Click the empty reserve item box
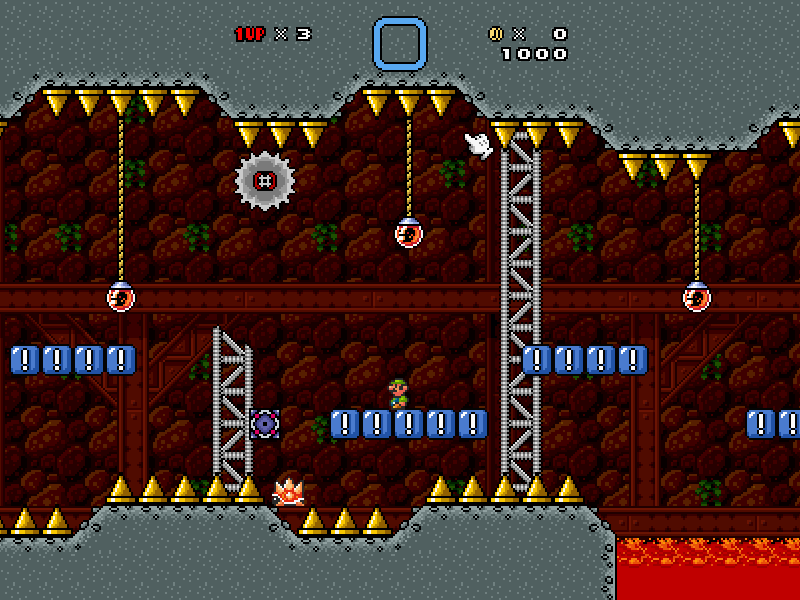Viewport: 800px width, 600px height. pyautogui.click(x=400, y=44)
